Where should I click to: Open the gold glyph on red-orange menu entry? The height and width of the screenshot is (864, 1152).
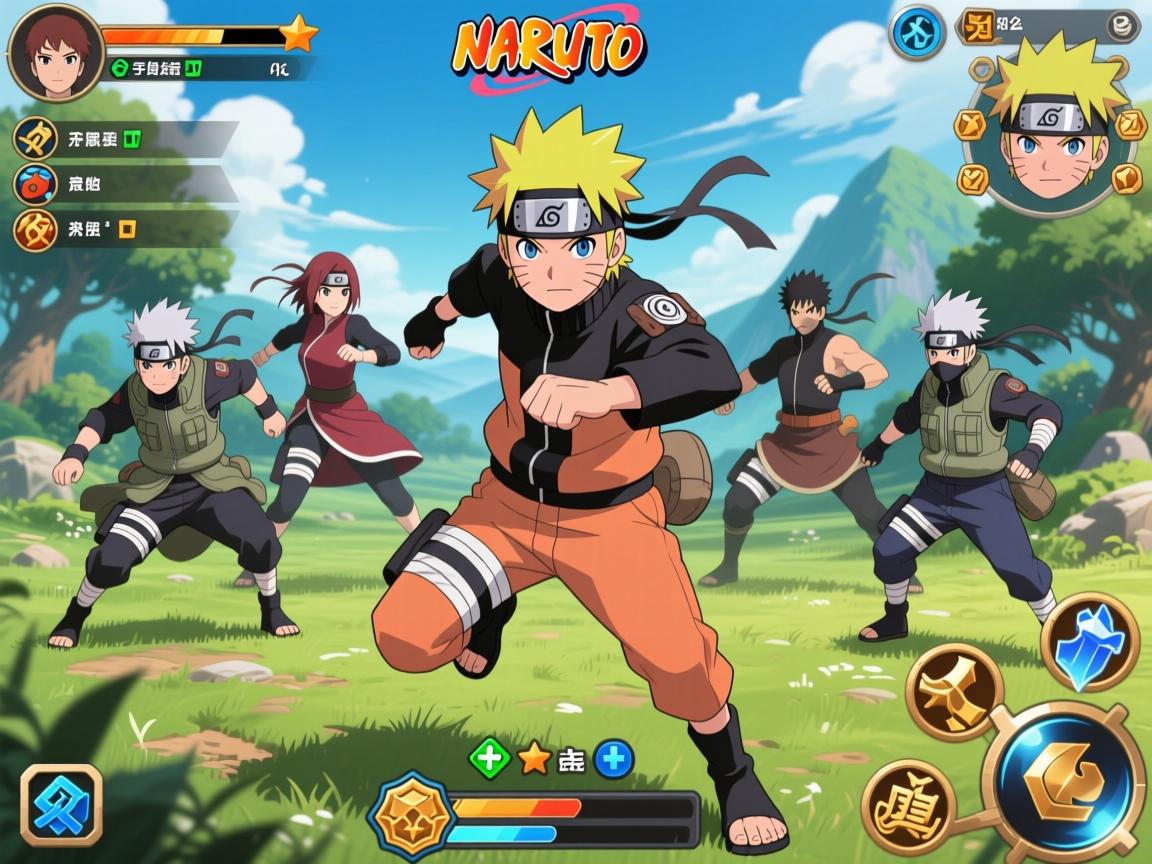(35, 229)
